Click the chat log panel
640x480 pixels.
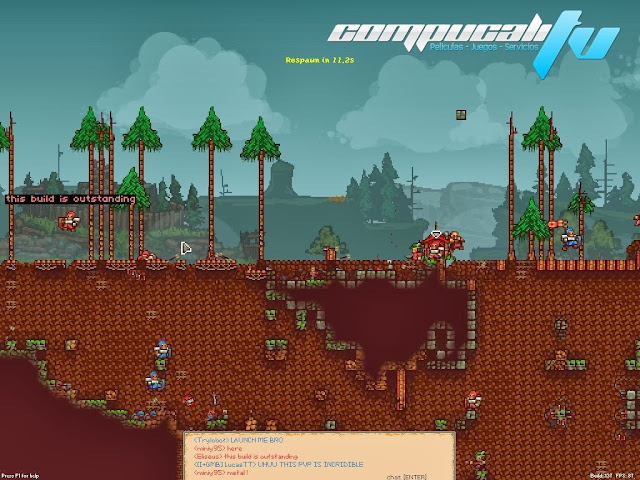coord(318,455)
